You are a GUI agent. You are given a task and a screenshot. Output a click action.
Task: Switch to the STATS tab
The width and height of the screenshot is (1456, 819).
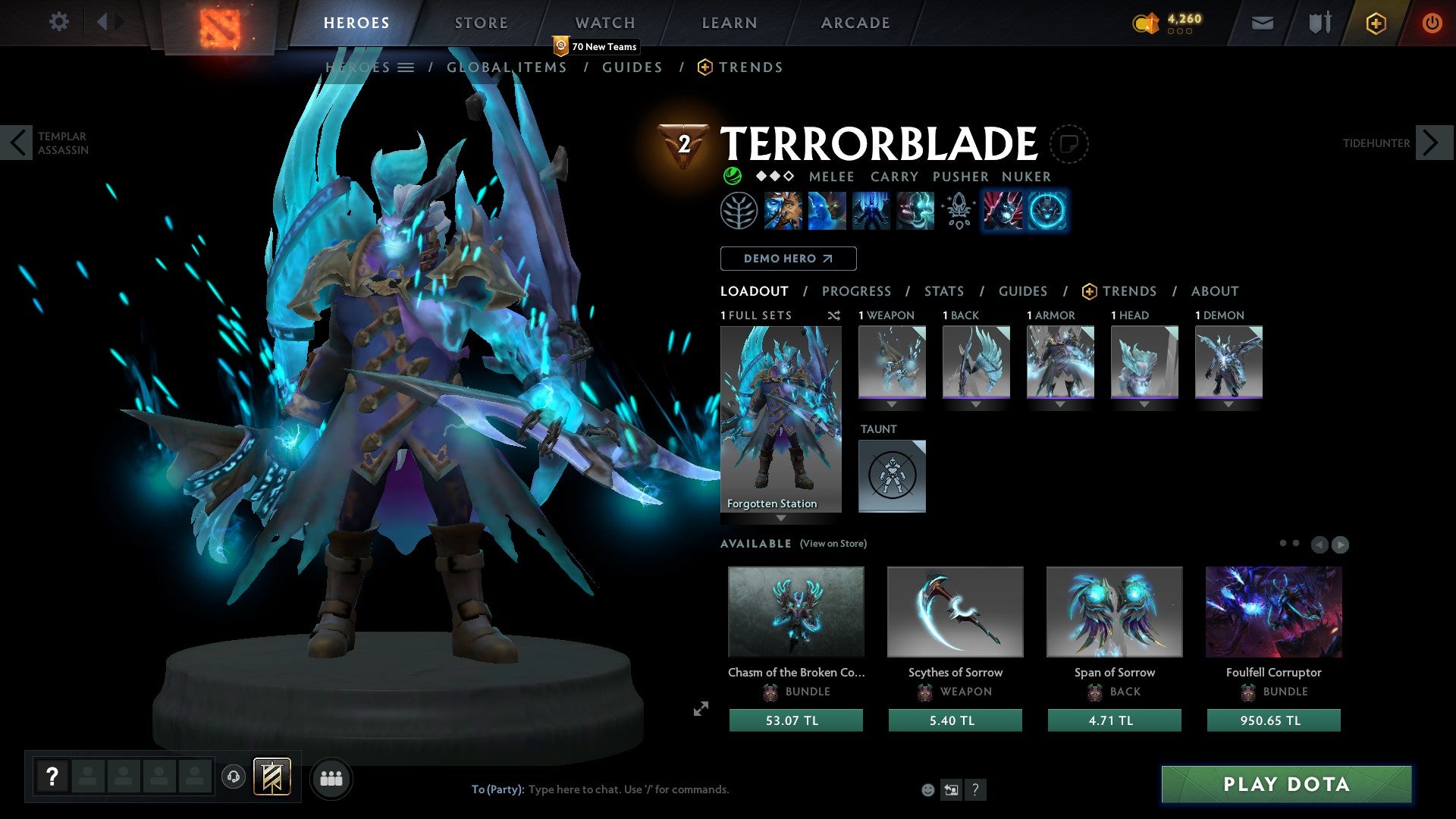pyautogui.click(x=944, y=291)
